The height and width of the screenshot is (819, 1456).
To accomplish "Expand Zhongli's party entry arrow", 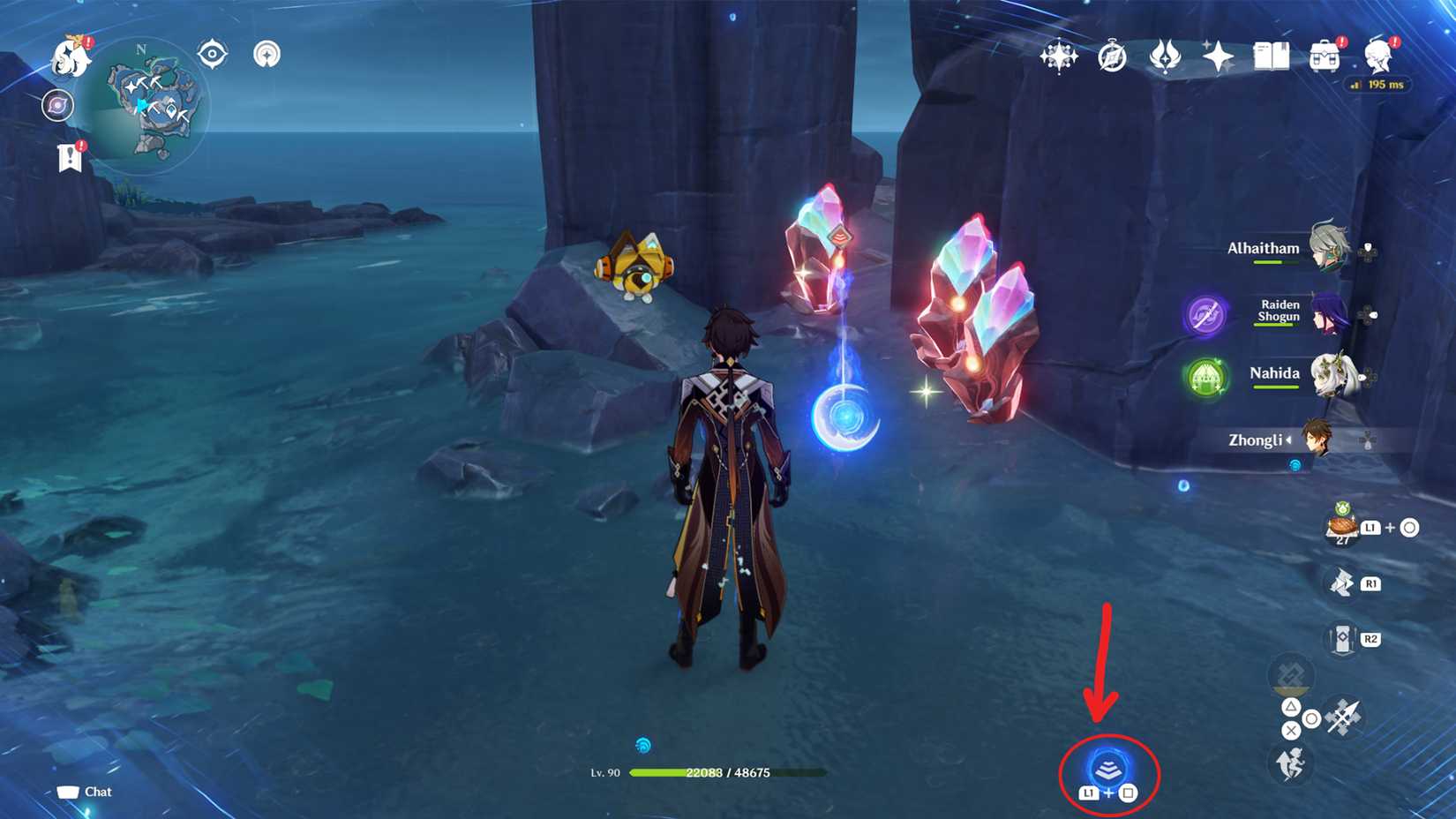I will coord(1291,440).
